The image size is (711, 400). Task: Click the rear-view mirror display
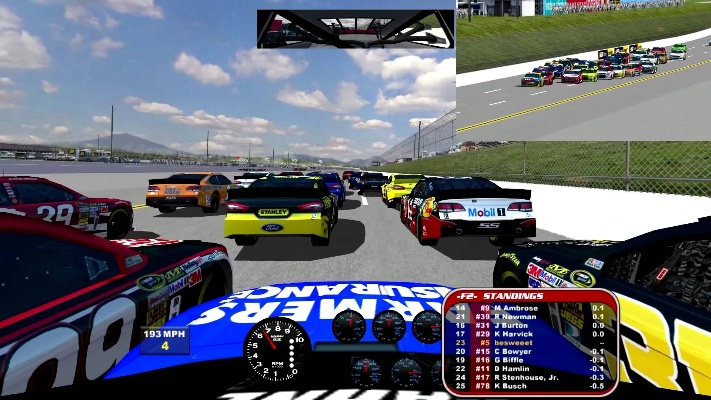[355, 29]
